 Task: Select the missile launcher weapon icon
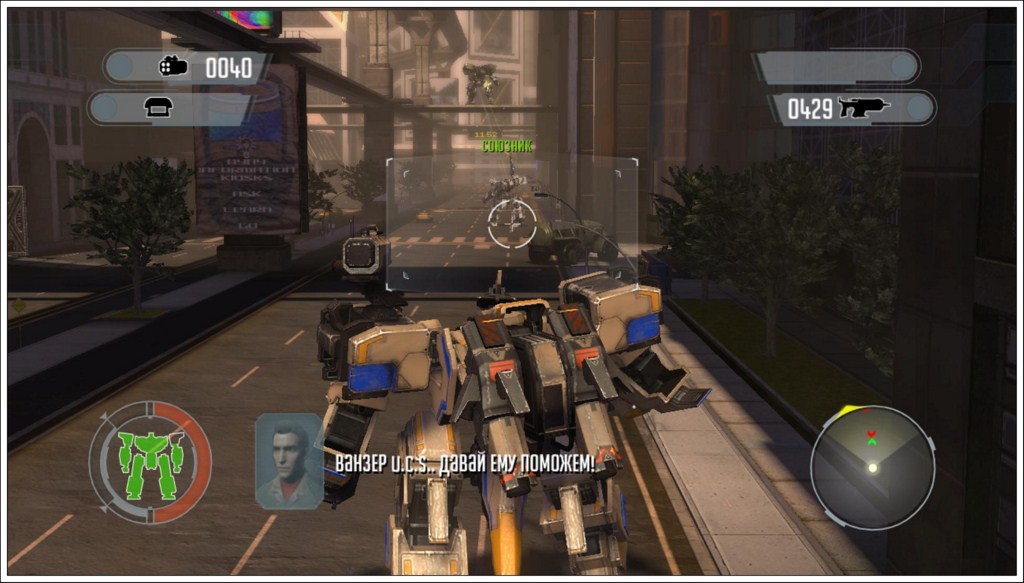tap(174, 67)
